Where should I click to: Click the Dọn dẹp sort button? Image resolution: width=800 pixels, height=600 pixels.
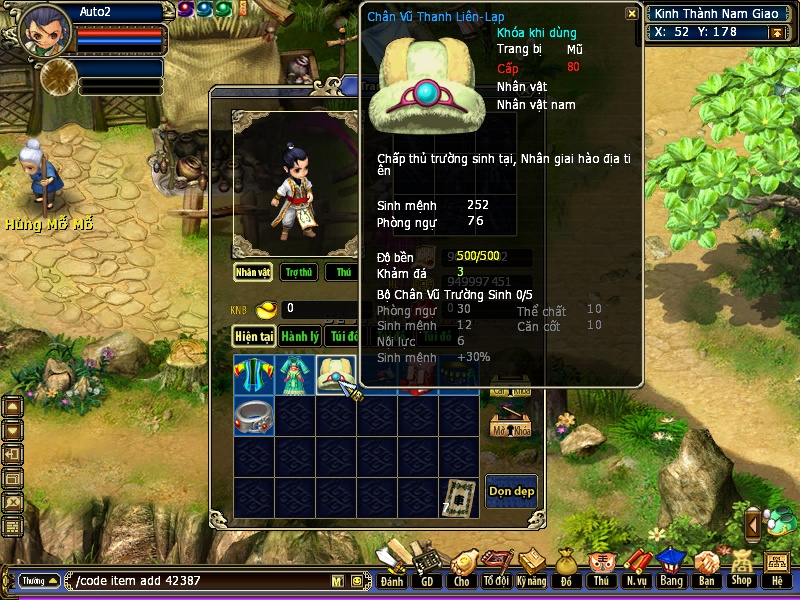pos(511,491)
